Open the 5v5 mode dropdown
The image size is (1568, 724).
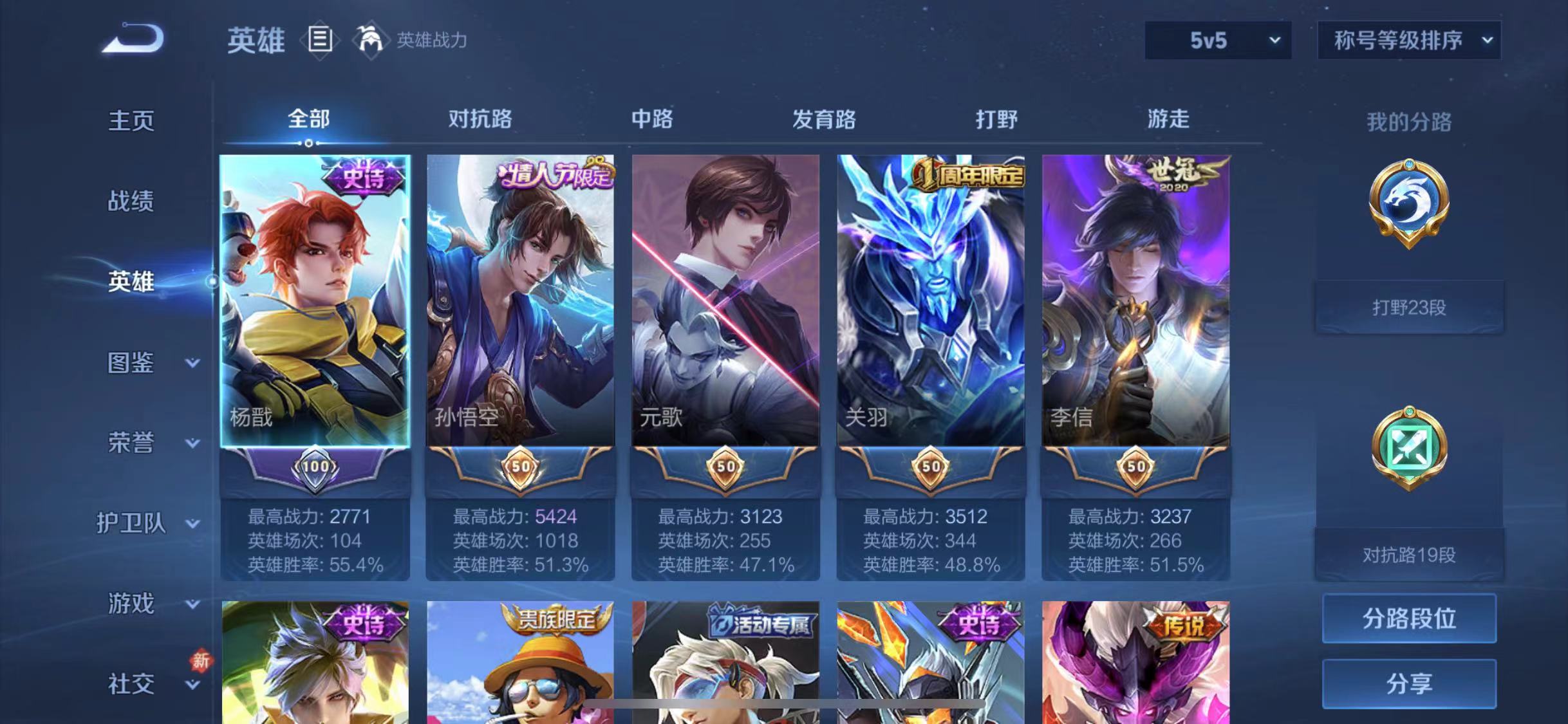[1216, 40]
